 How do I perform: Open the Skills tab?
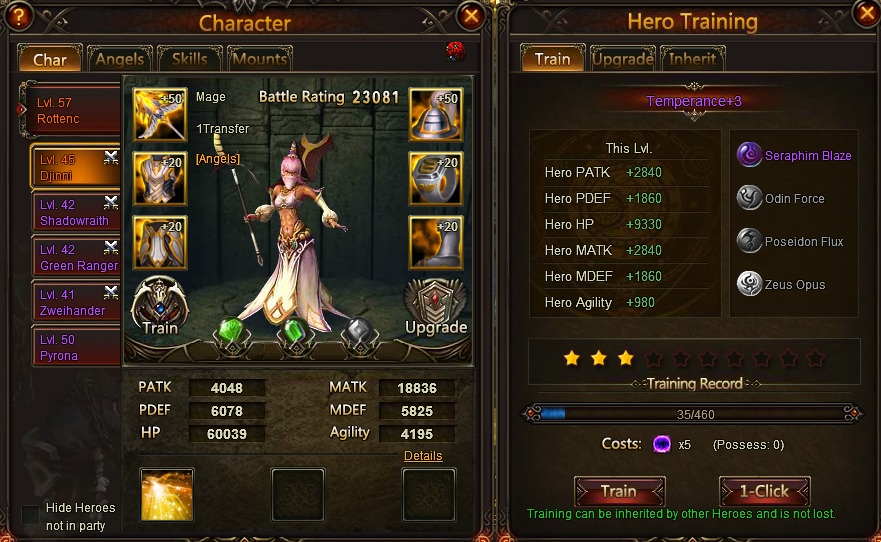[189, 59]
